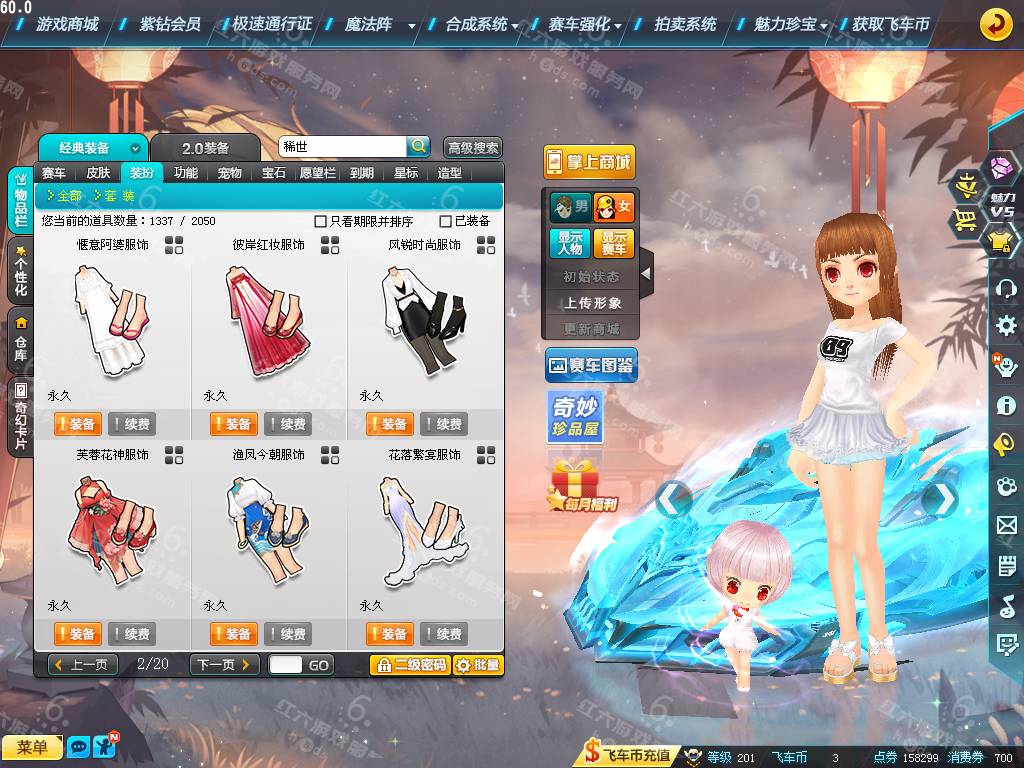Select the 赛车 category tab

click(54, 173)
